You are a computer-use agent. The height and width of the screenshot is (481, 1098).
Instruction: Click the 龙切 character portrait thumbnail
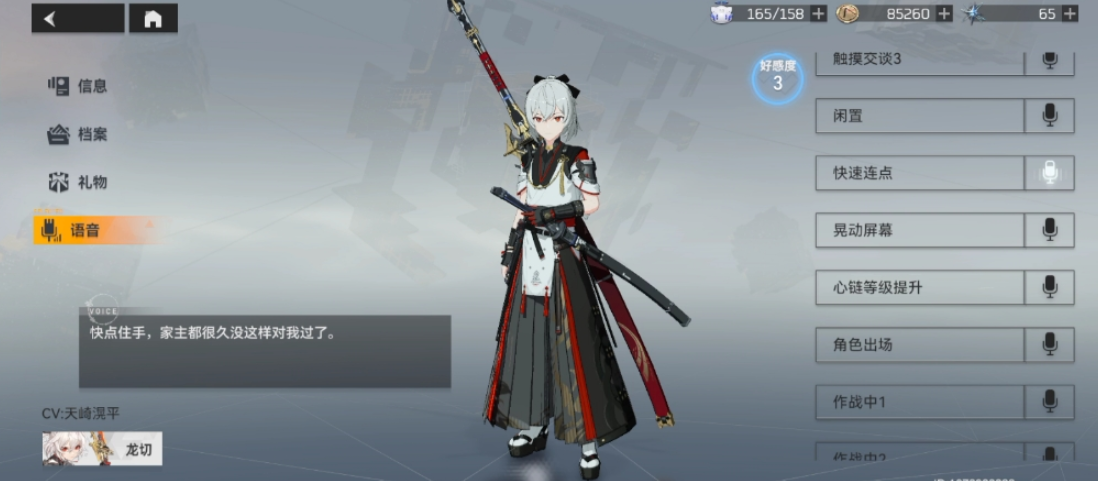[x=102, y=448]
